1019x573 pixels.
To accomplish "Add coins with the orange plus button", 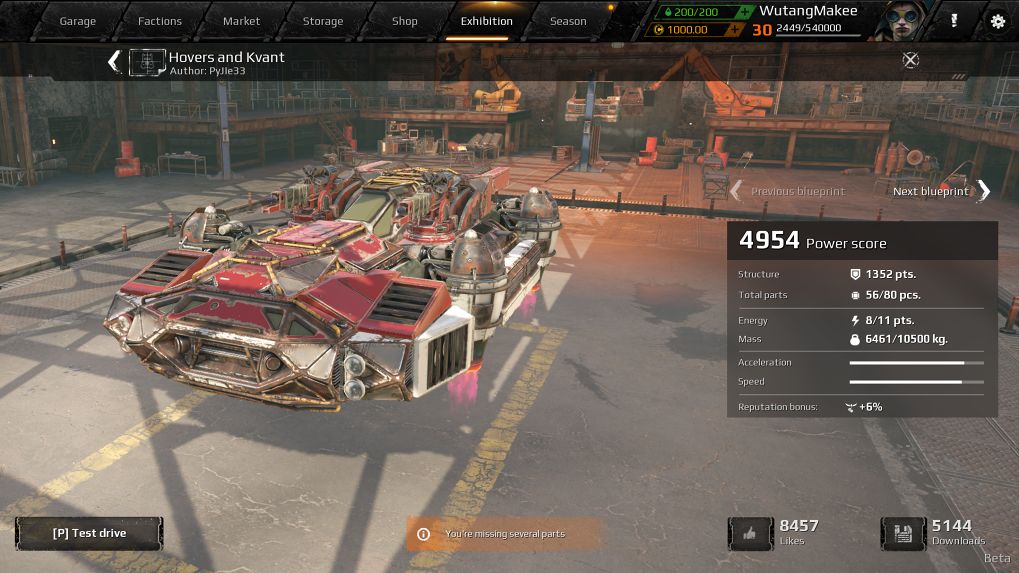I will point(735,30).
